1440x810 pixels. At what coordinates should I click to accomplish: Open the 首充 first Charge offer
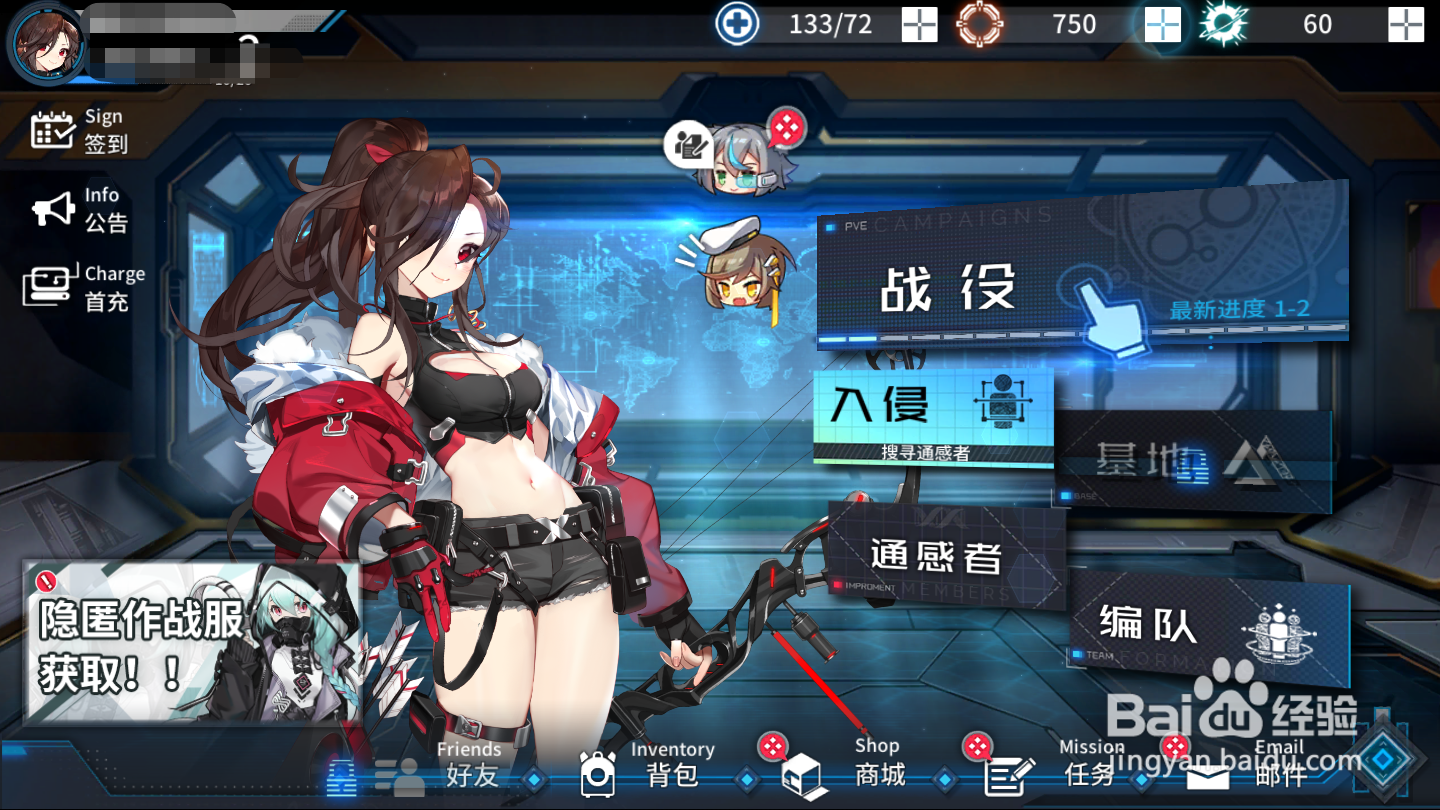pos(84,287)
